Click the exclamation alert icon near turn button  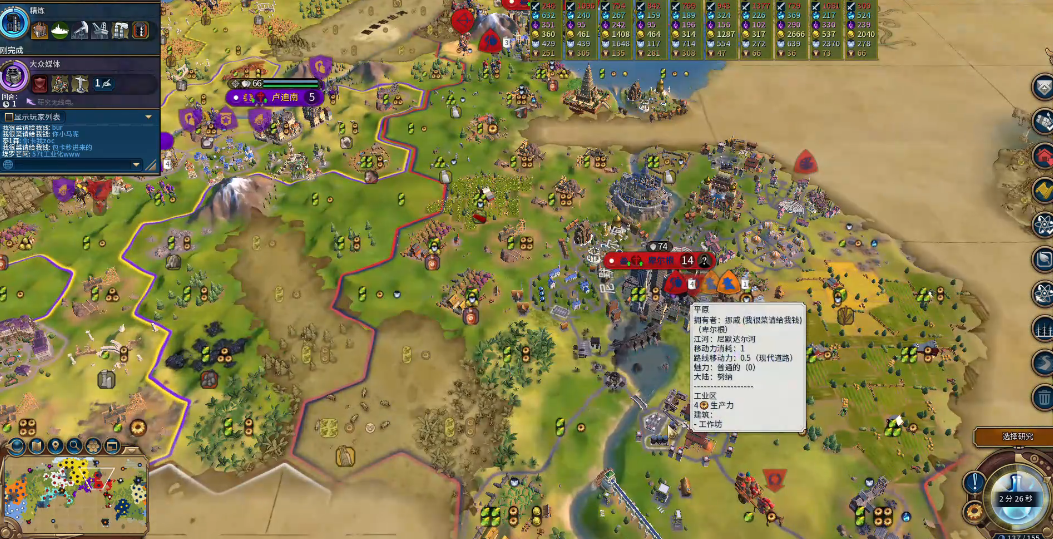tap(973, 483)
